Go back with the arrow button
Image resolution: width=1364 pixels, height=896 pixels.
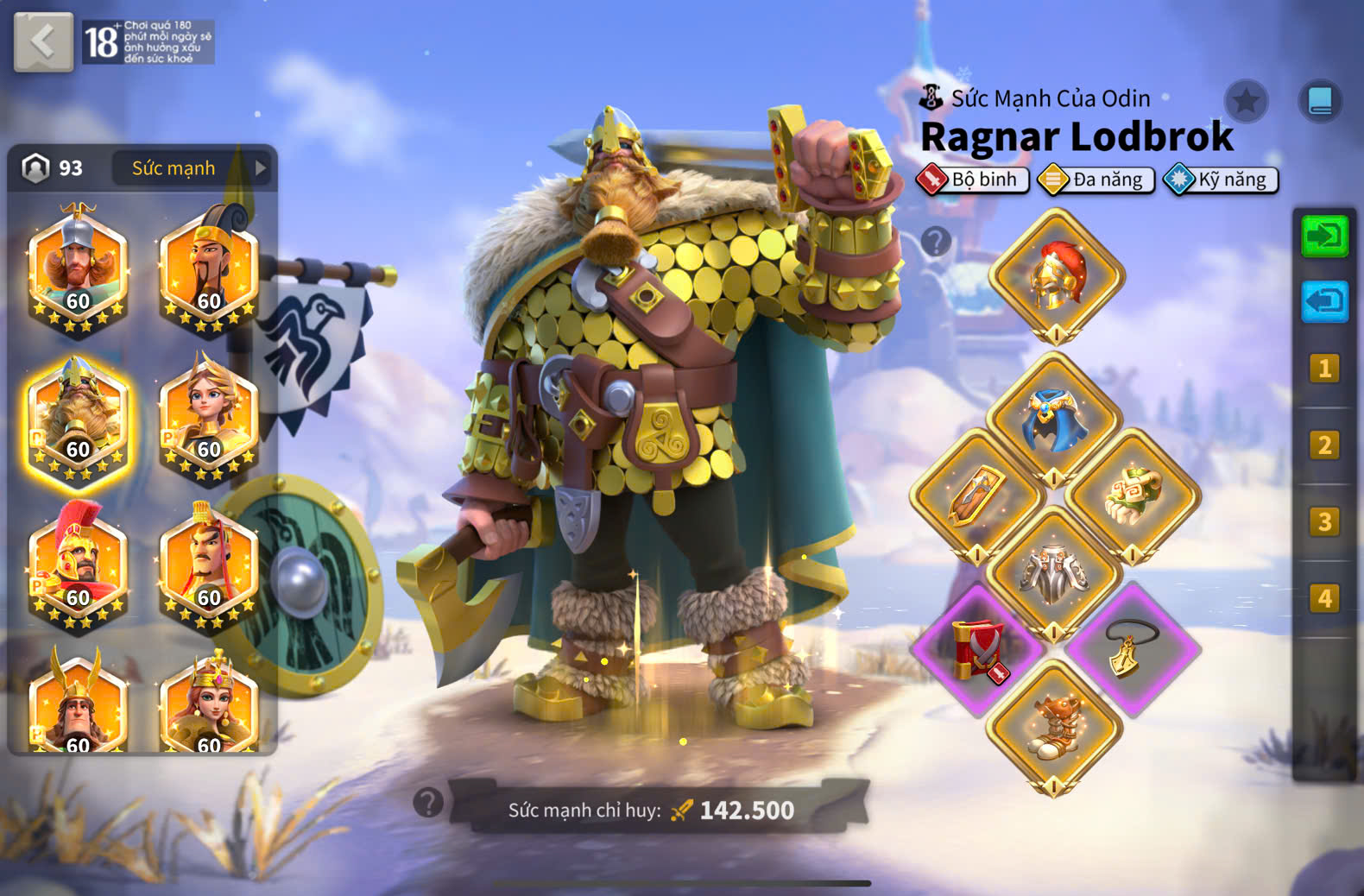[x=43, y=41]
